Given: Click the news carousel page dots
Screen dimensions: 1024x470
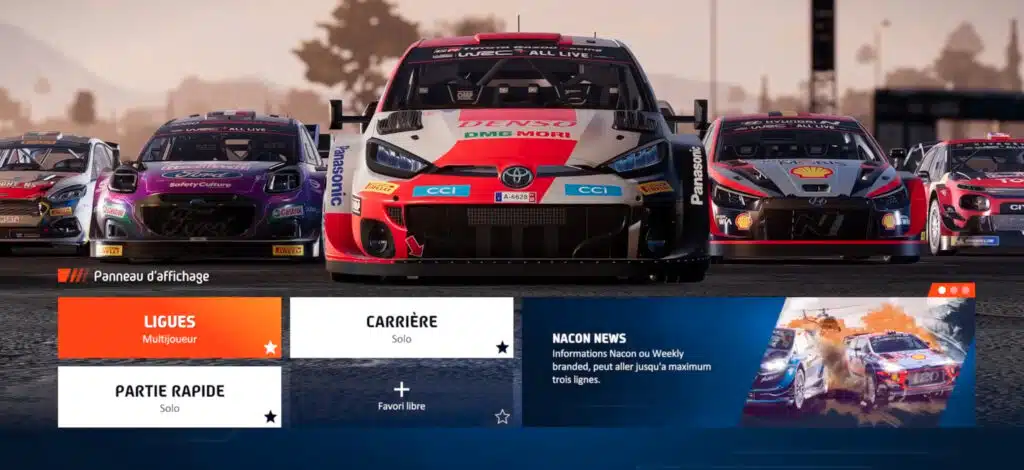Looking at the screenshot, I should [x=952, y=290].
